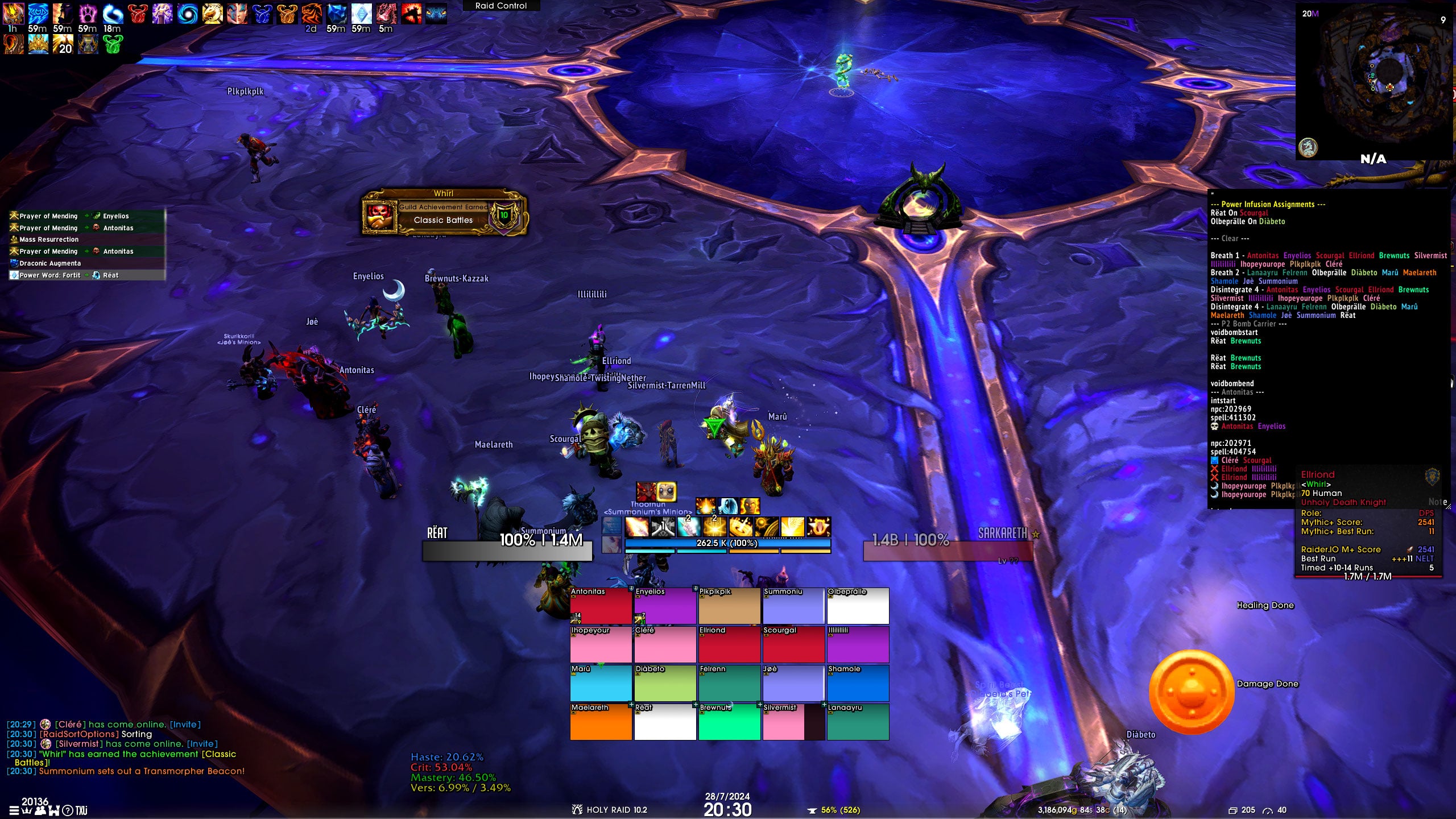Choose Diàbeto's light green raid frame
This screenshot has height=819, width=1456.
click(x=665, y=683)
